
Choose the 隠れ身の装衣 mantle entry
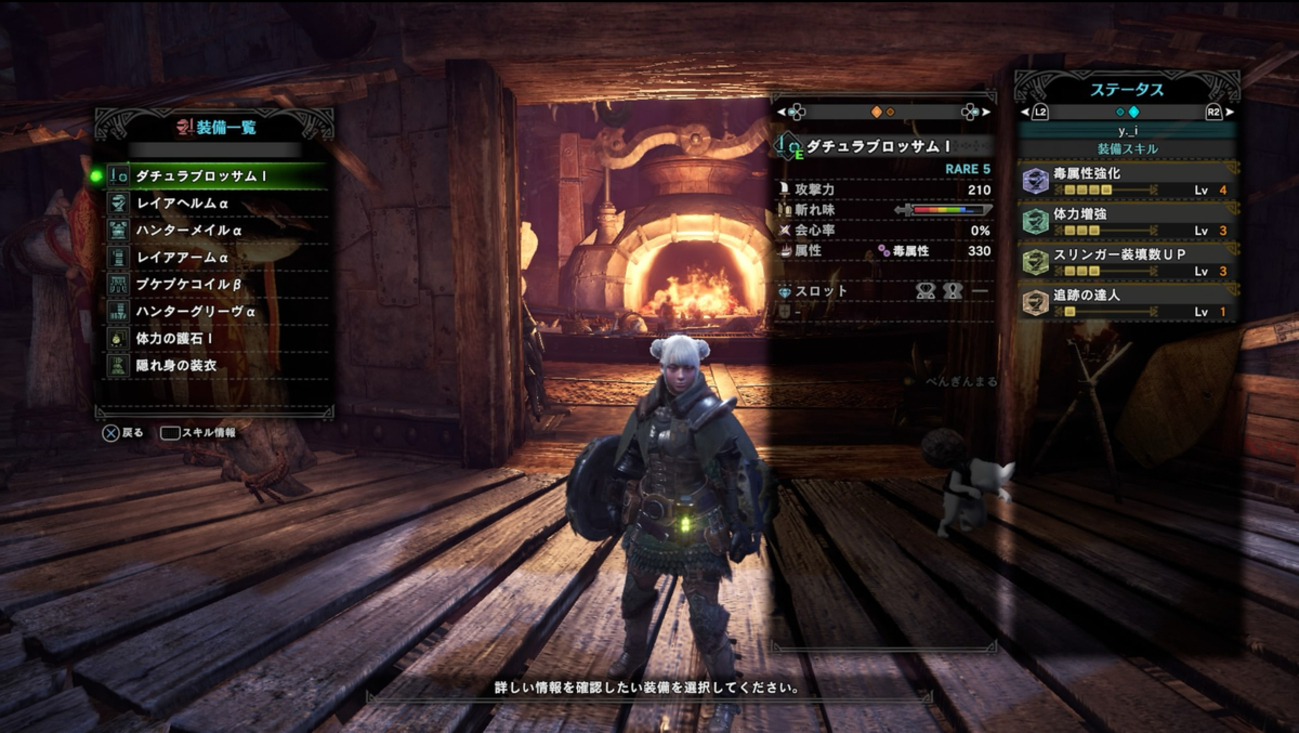click(x=215, y=365)
